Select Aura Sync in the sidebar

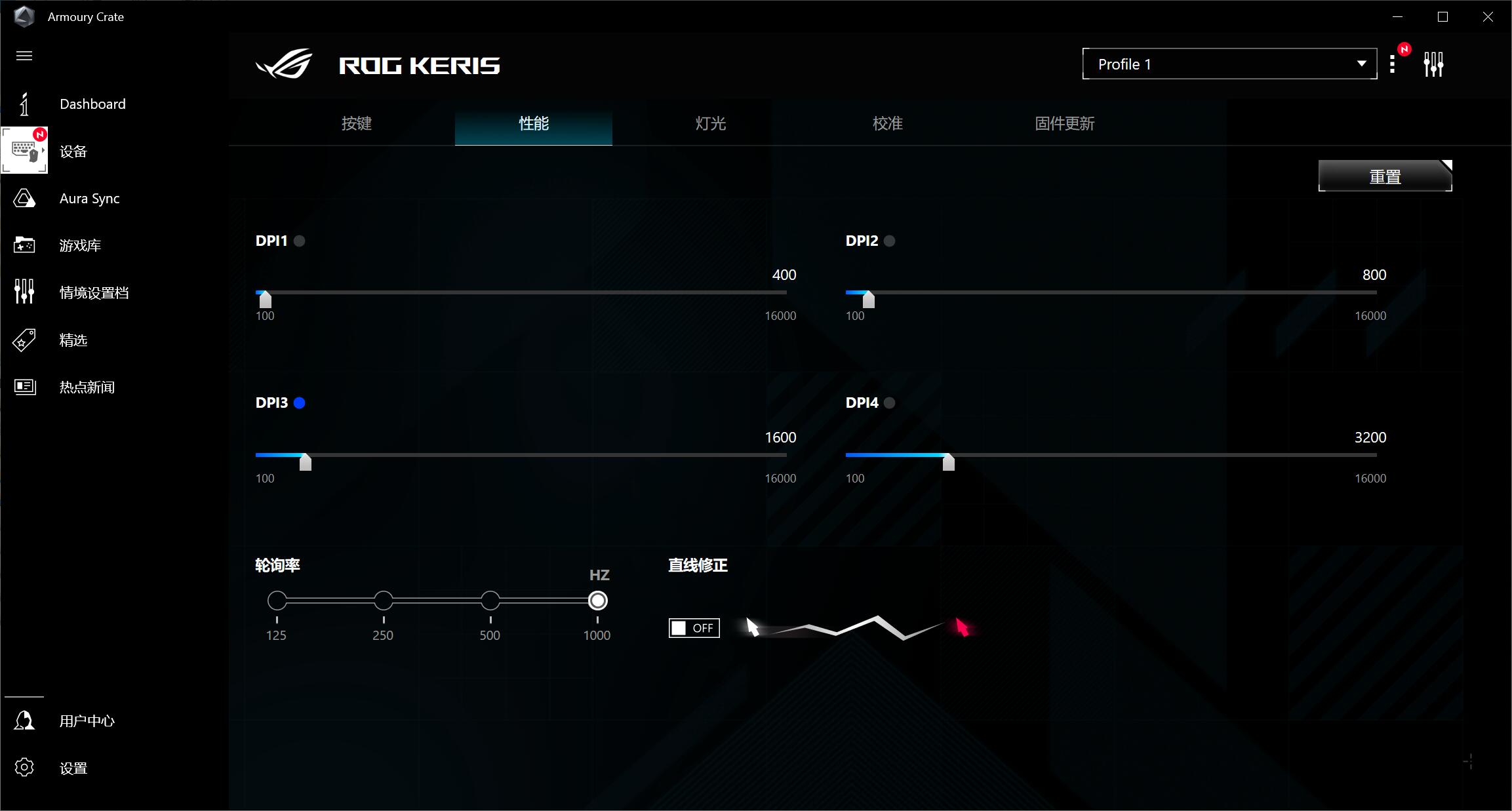pos(89,199)
